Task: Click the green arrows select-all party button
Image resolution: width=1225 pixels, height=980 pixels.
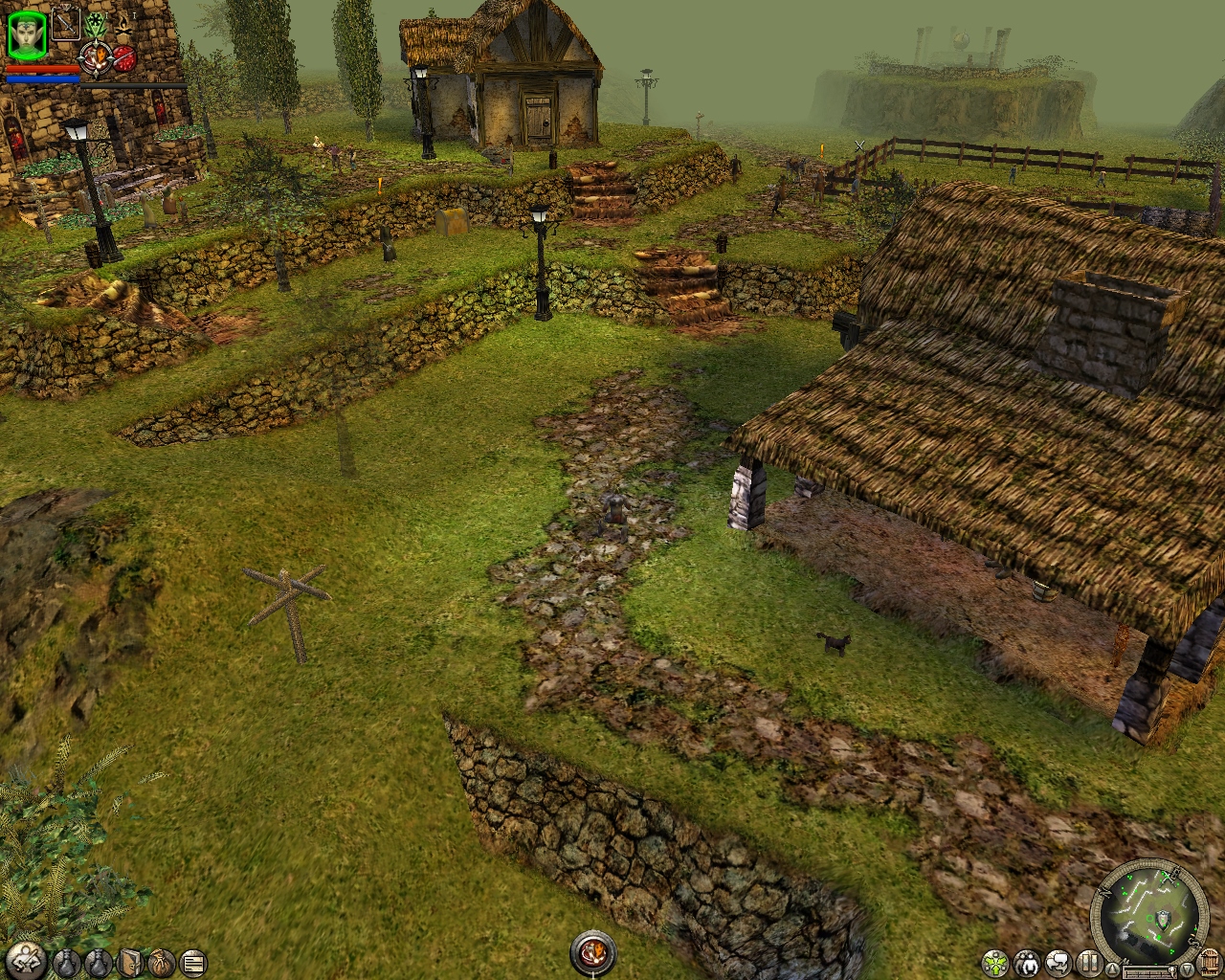Action: pyautogui.click(x=995, y=961)
